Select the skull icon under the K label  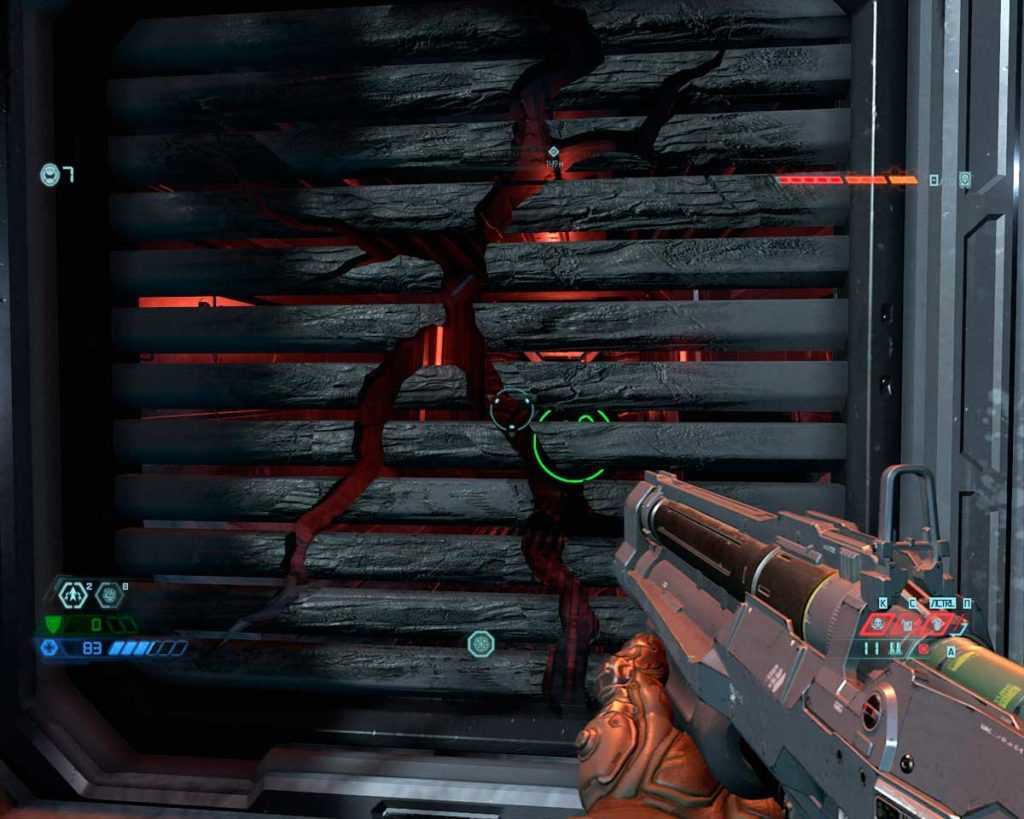pos(880,624)
